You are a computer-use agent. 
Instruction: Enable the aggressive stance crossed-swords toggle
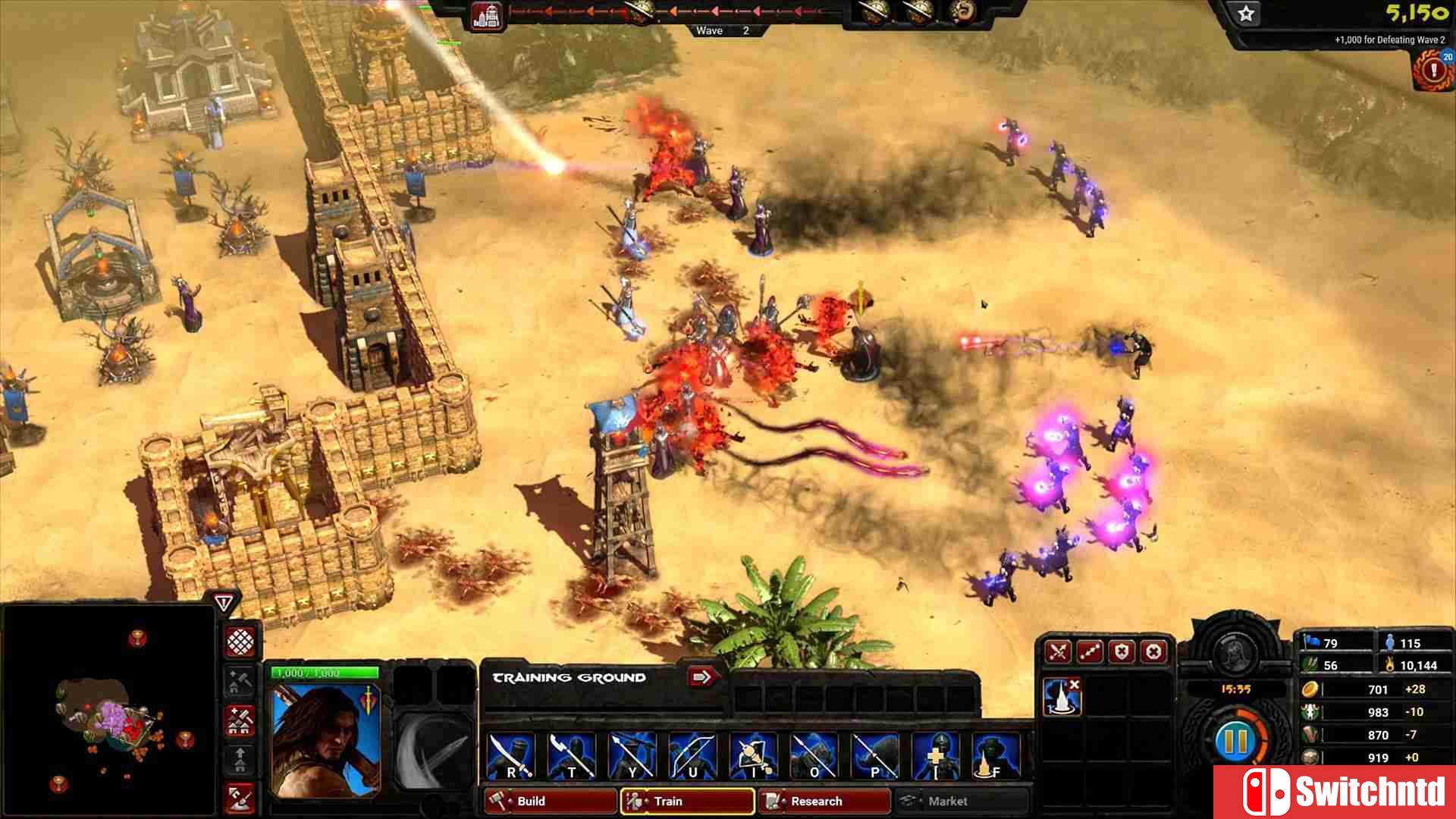click(x=1056, y=652)
